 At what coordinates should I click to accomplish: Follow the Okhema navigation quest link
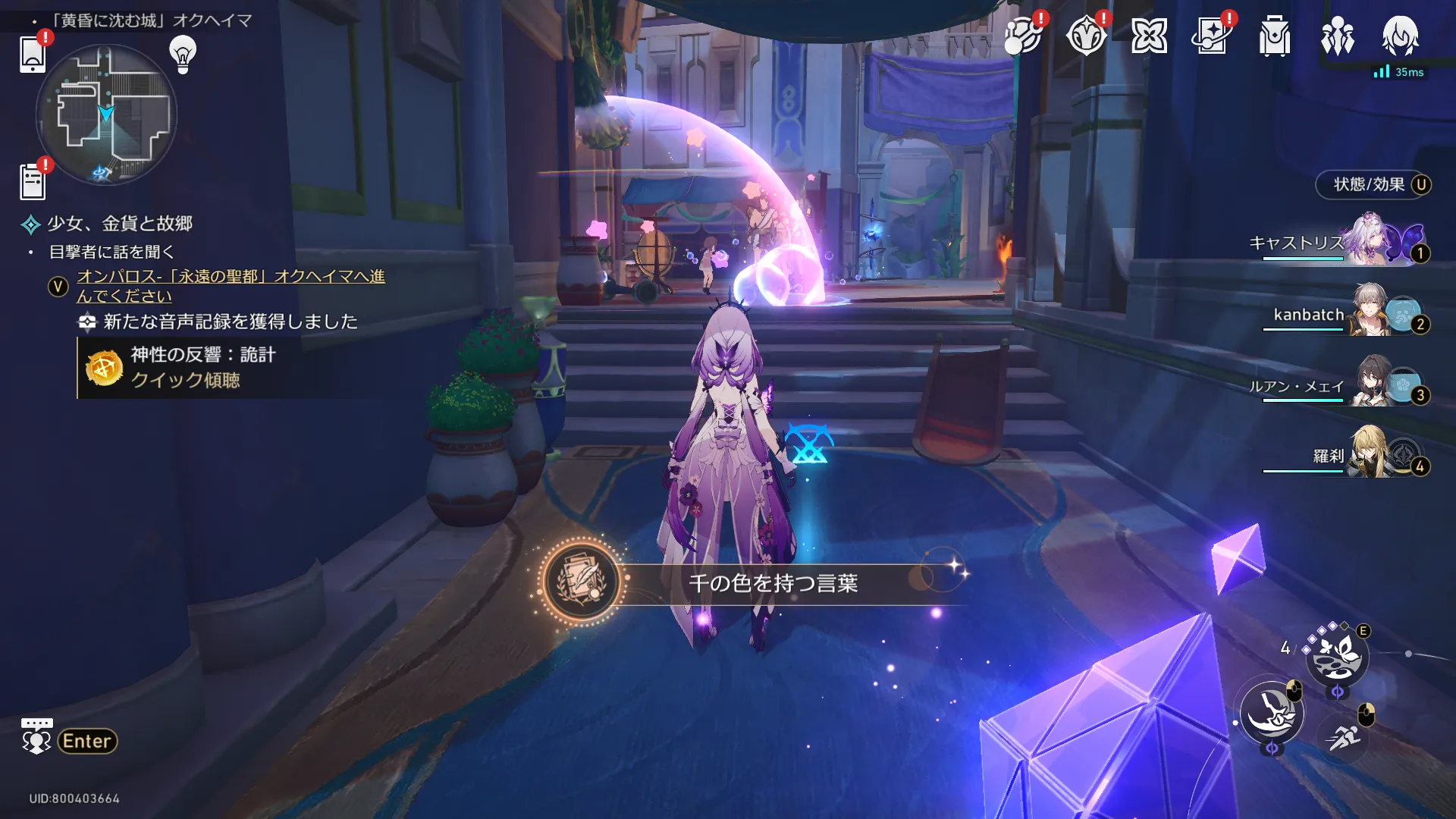coord(231,286)
